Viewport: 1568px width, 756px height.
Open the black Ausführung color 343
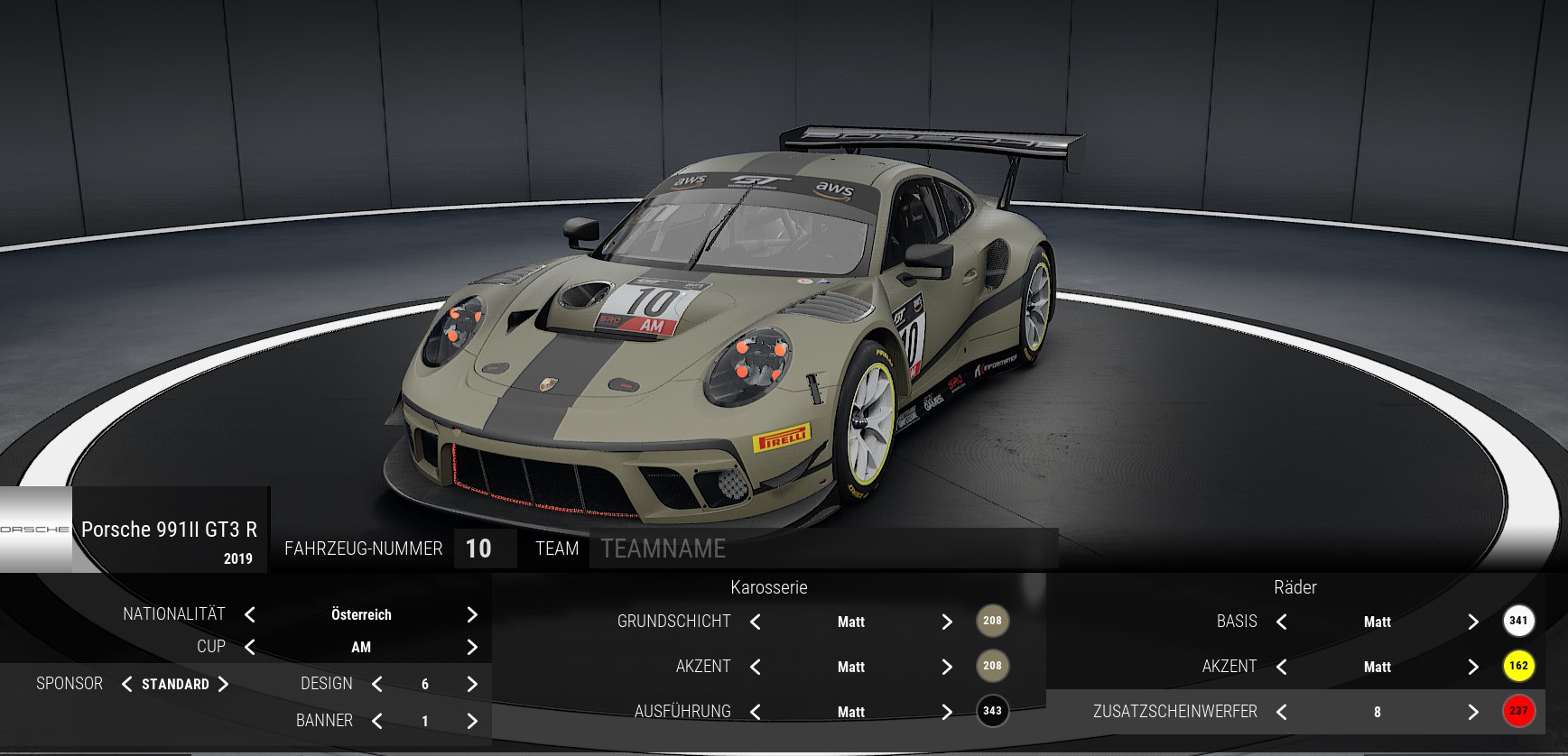tap(992, 711)
